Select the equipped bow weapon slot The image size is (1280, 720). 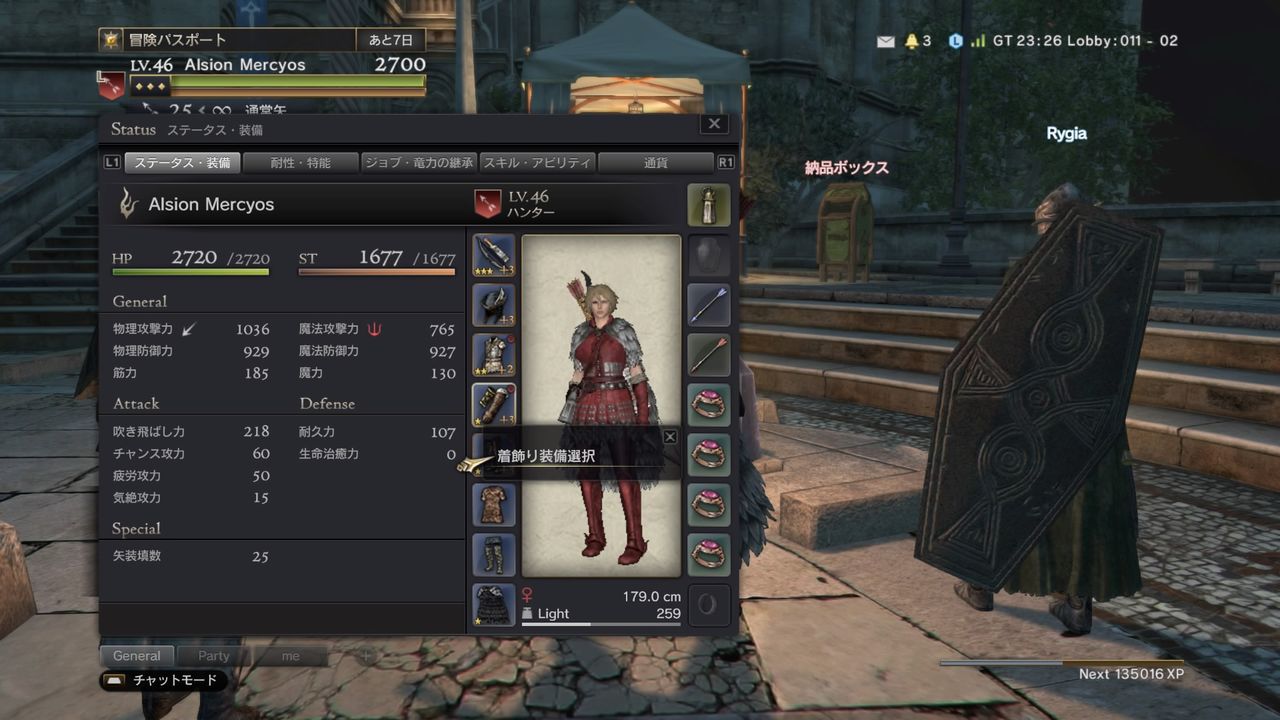tap(493, 252)
